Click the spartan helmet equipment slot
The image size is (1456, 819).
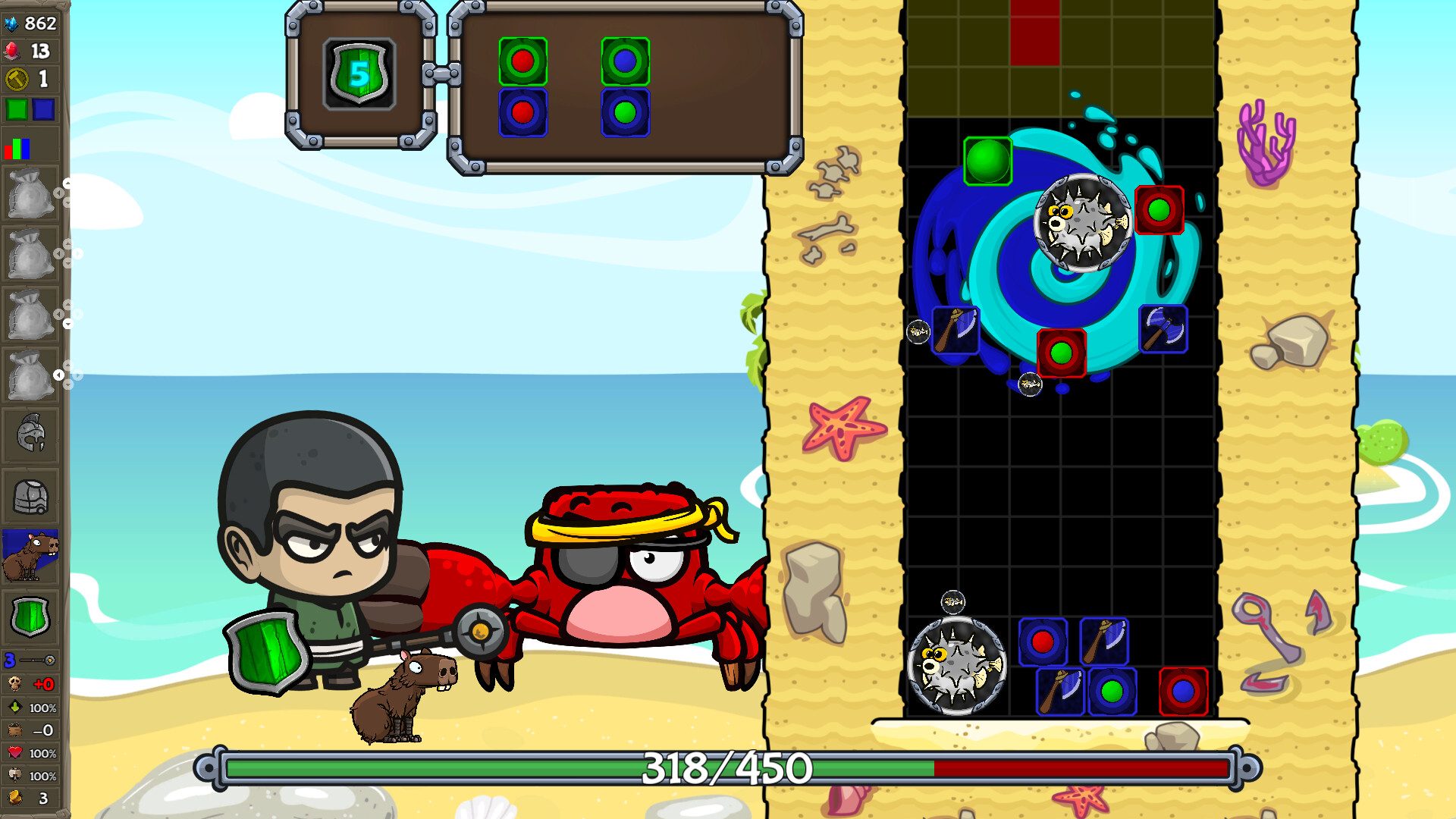pos(32,432)
